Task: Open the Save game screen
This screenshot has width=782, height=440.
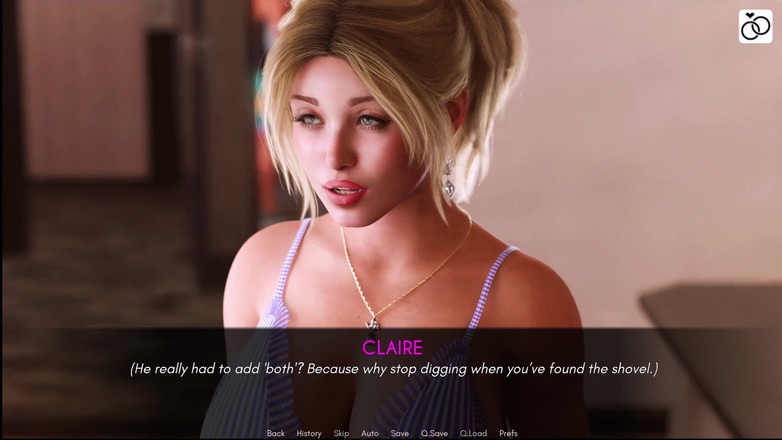Action: pyautogui.click(x=399, y=433)
